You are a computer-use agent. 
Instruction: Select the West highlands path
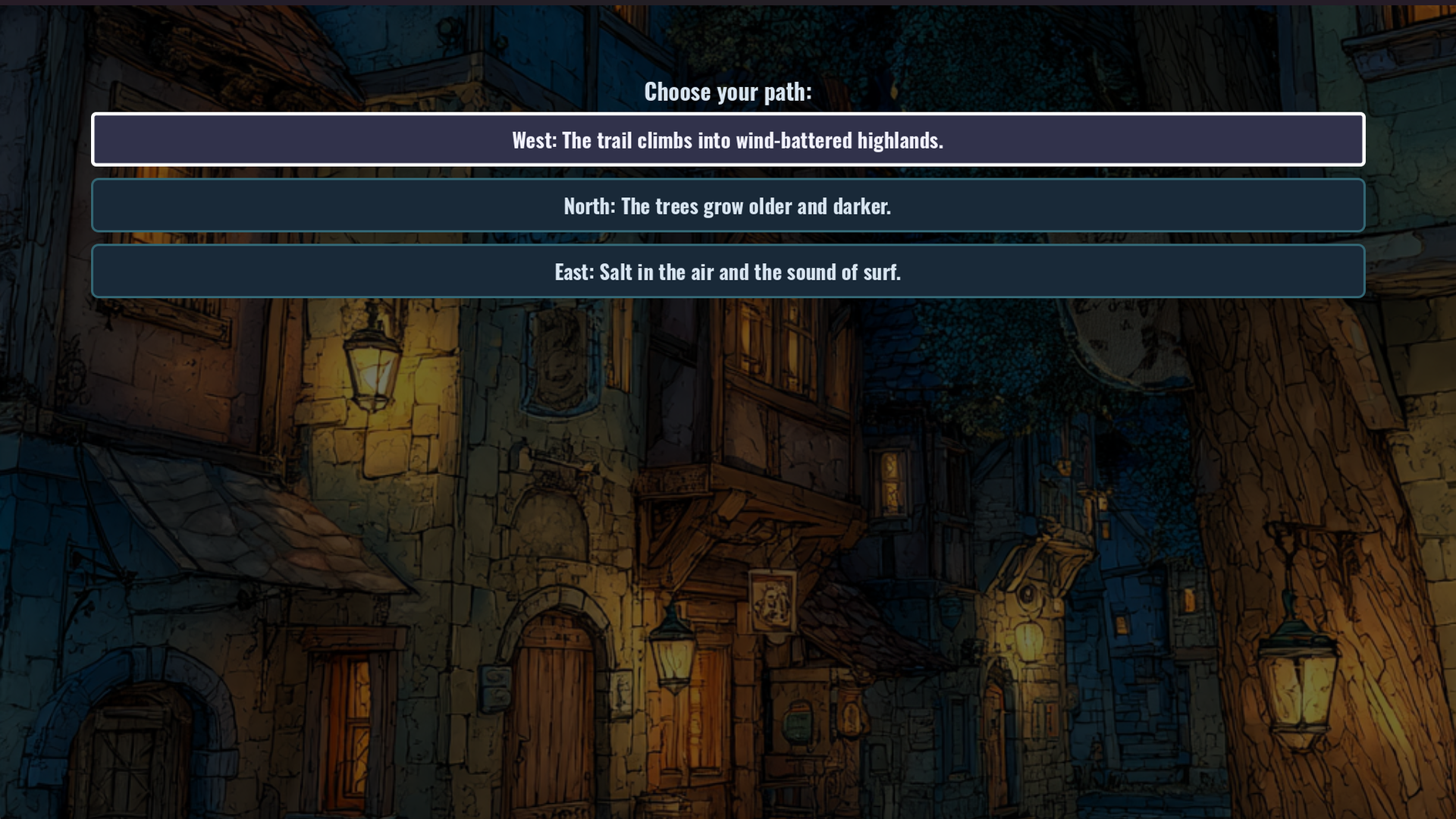click(728, 140)
